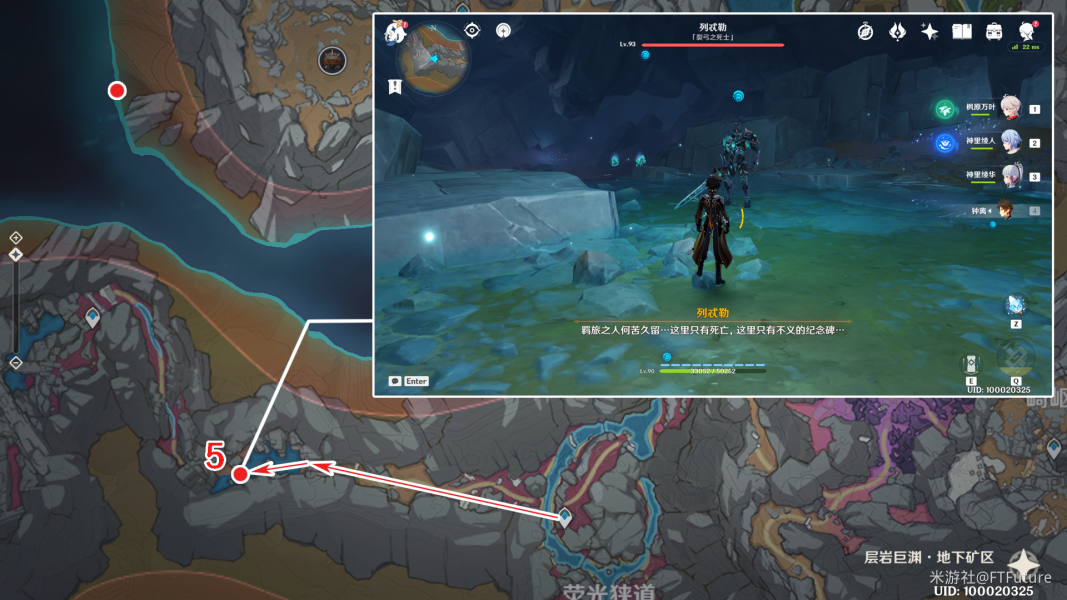The height and width of the screenshot is (600, 1067).
Task: Activate the Elemental Skill icon
Action: tap(971, 362)
